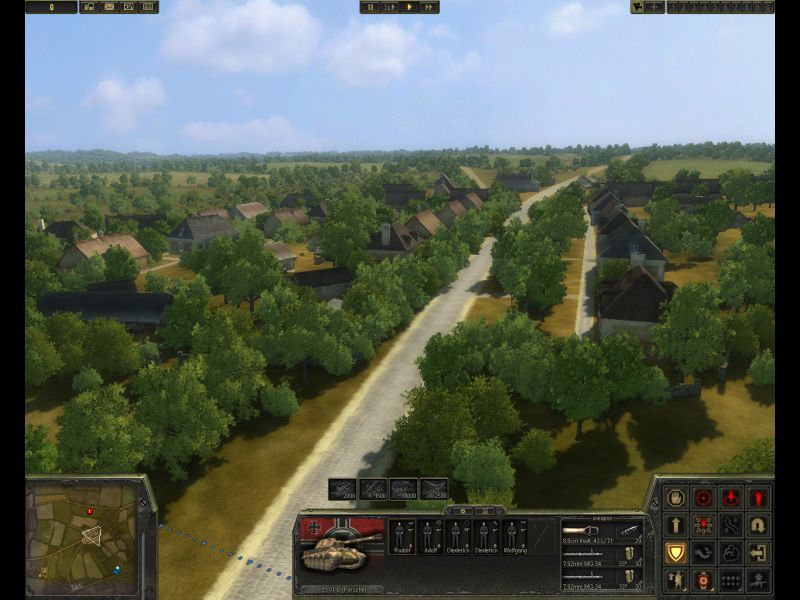Activate the yellow up-arrow move command
The width and height of the screenshot is (800, 600).
tap(677, 525)
